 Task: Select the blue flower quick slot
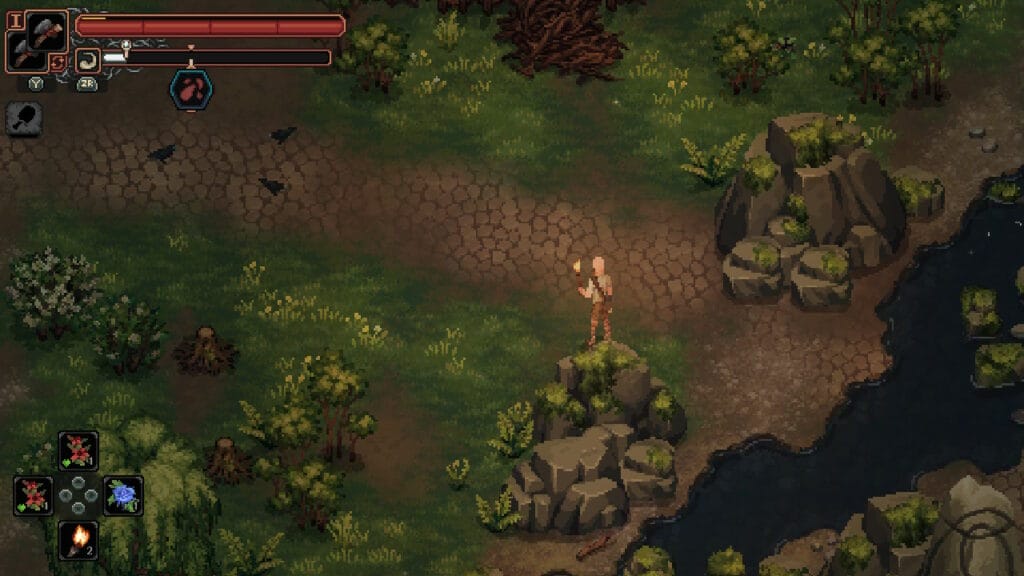point(123,495)
